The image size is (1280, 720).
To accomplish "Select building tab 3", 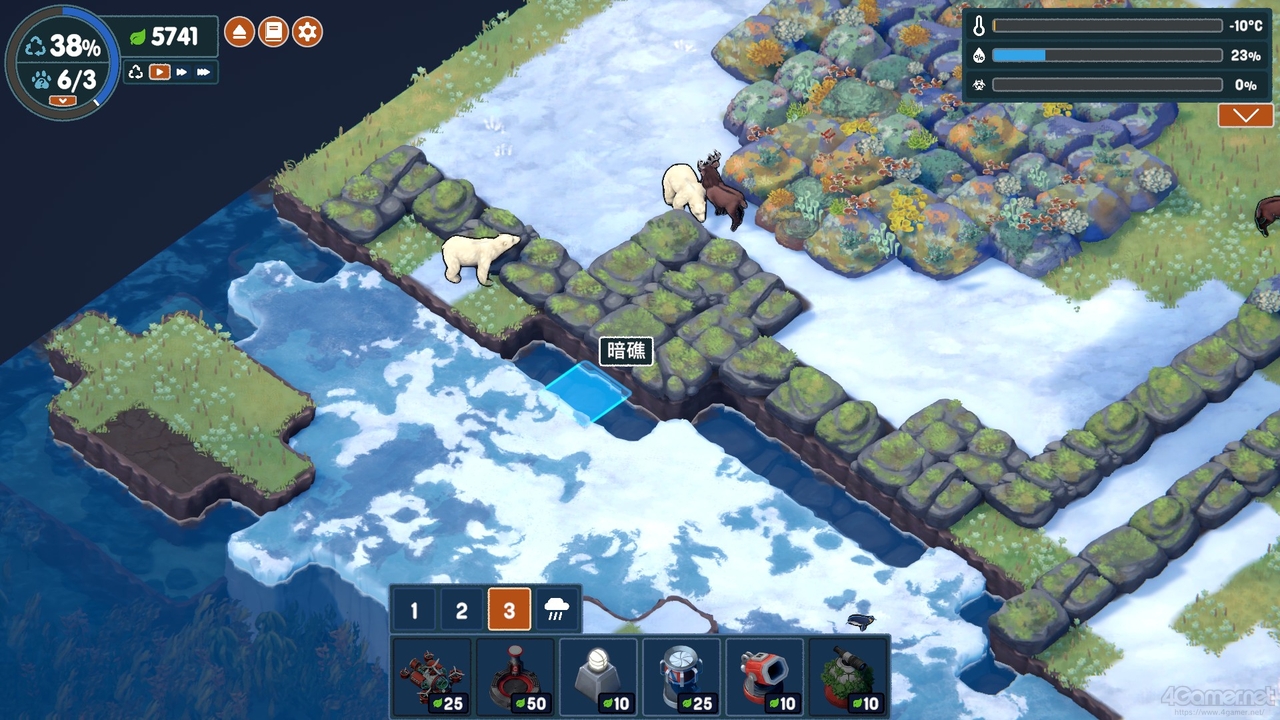I will click(509, 610).
